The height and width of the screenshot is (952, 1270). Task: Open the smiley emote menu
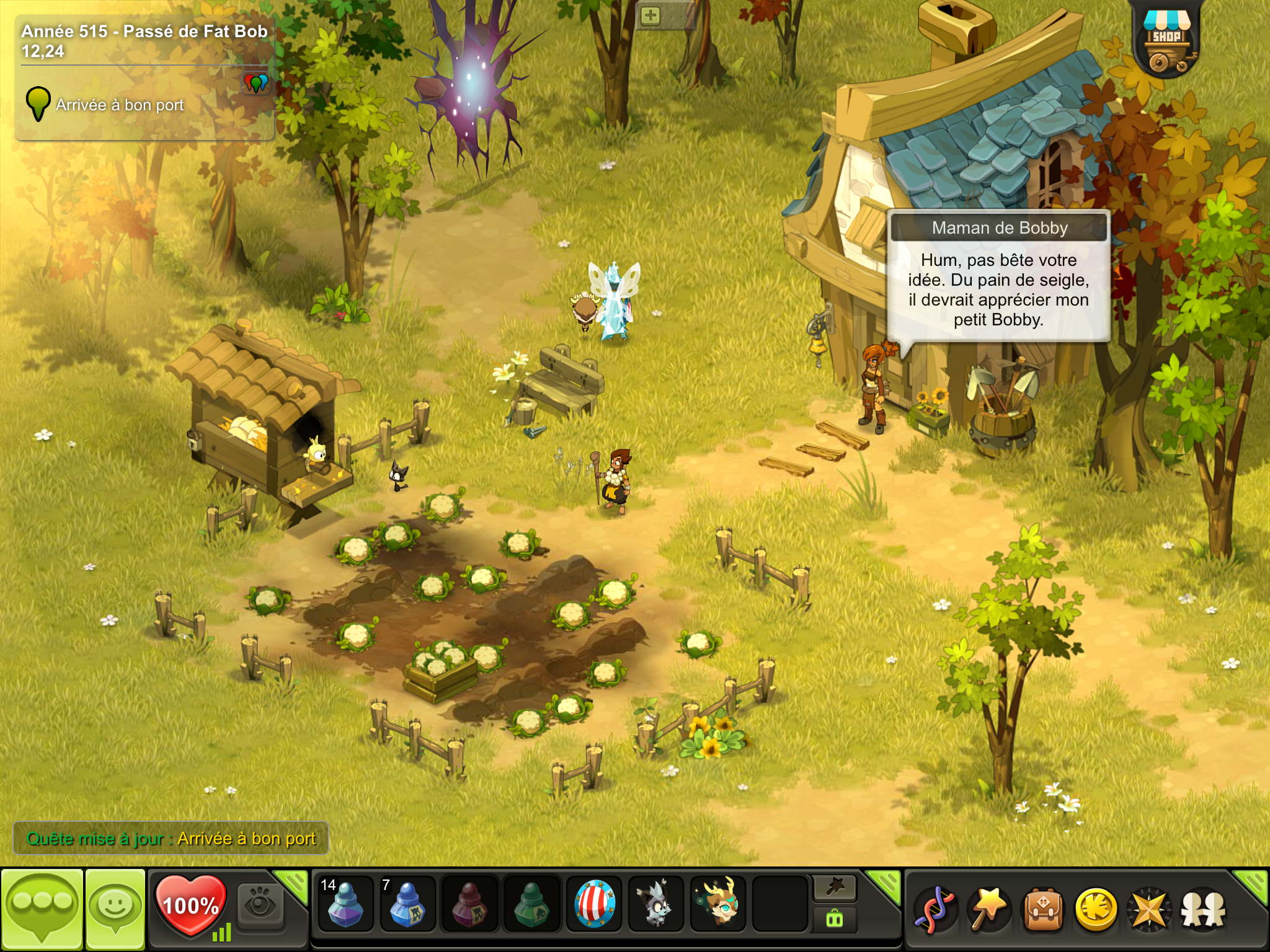tap(115, 909)
